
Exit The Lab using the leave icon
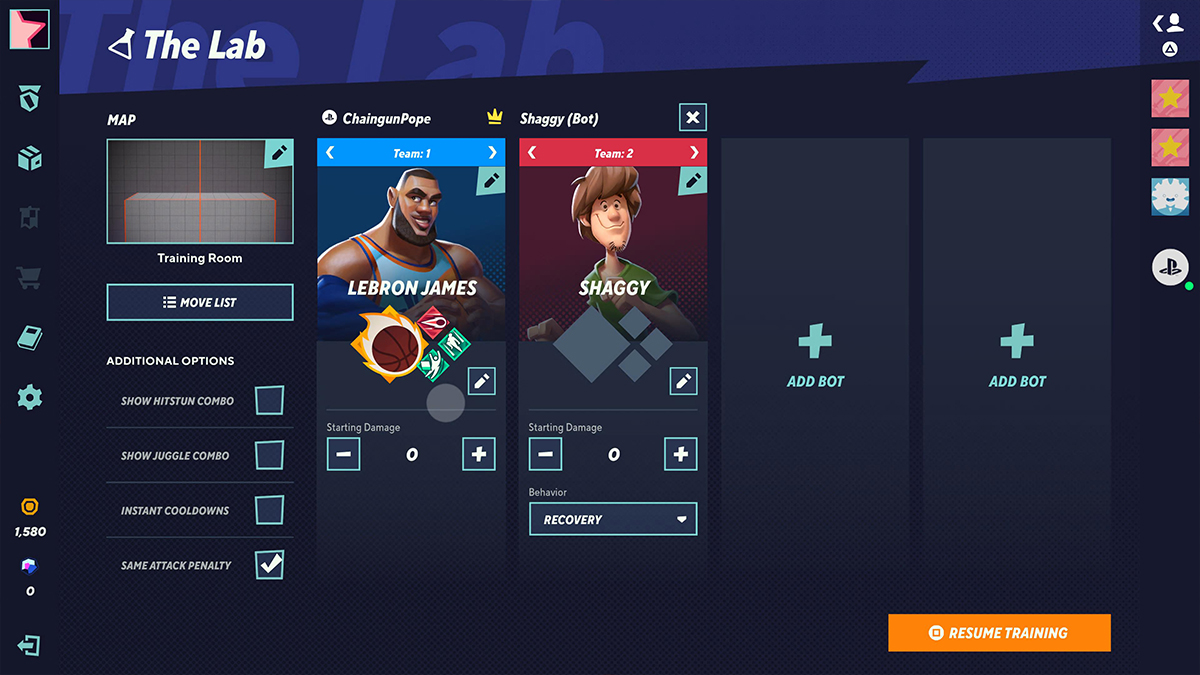pyautogui.click(x=29, y=645)
